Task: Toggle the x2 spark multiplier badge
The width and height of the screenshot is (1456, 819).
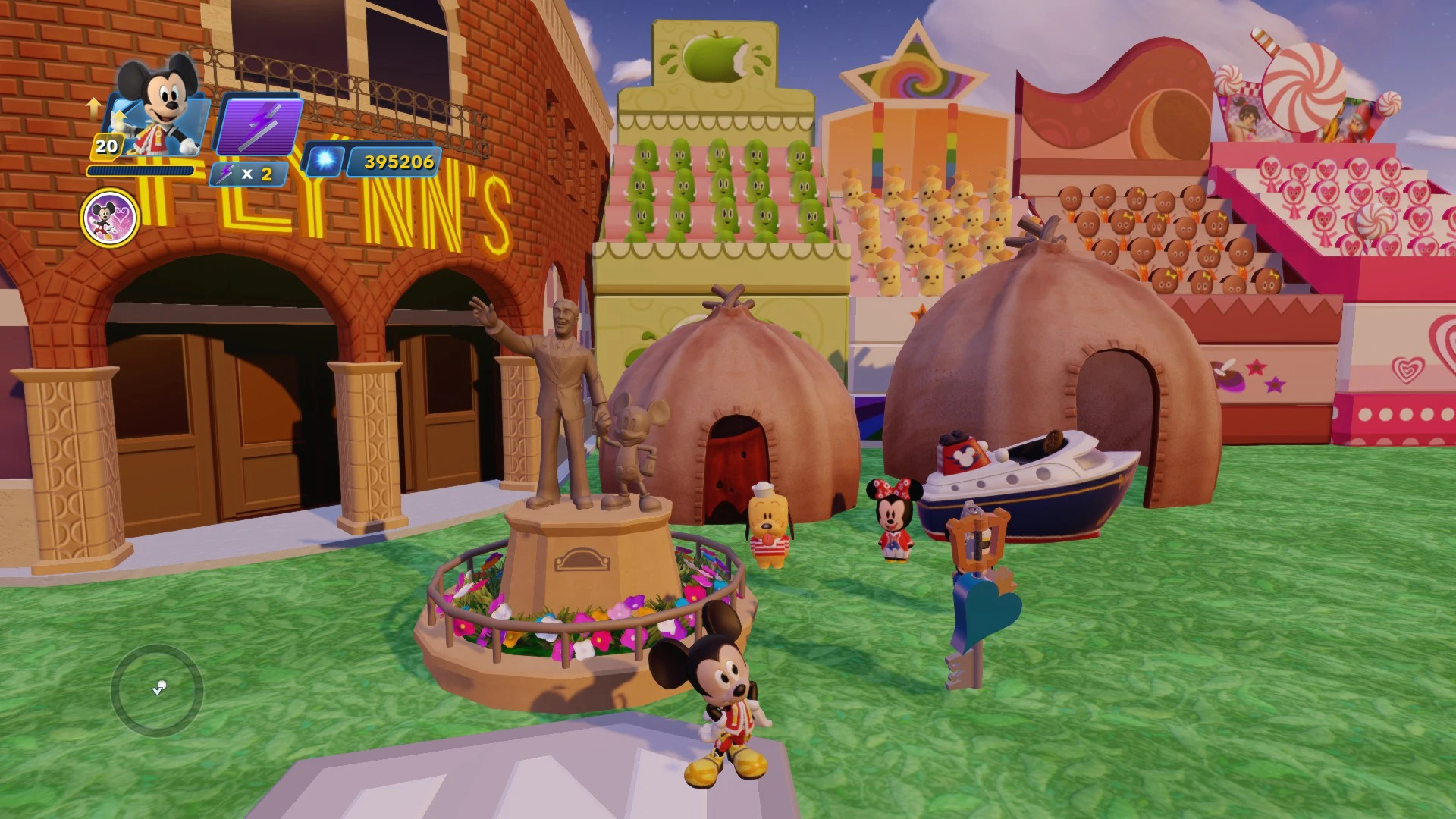Action: tap(250, 173)
